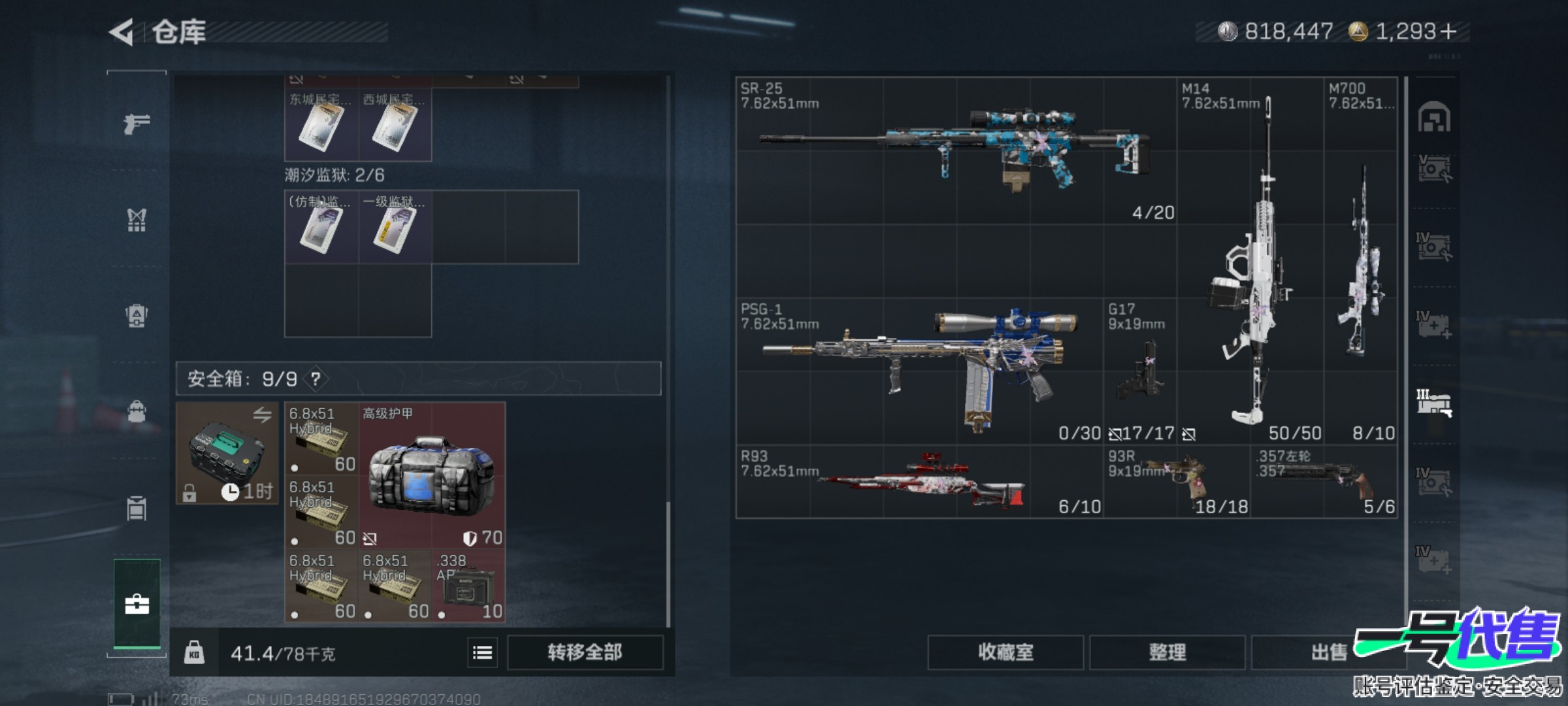Click the 出售 sell button
This screenshot has height=706, width=1568.
[x=1328, y=652]
